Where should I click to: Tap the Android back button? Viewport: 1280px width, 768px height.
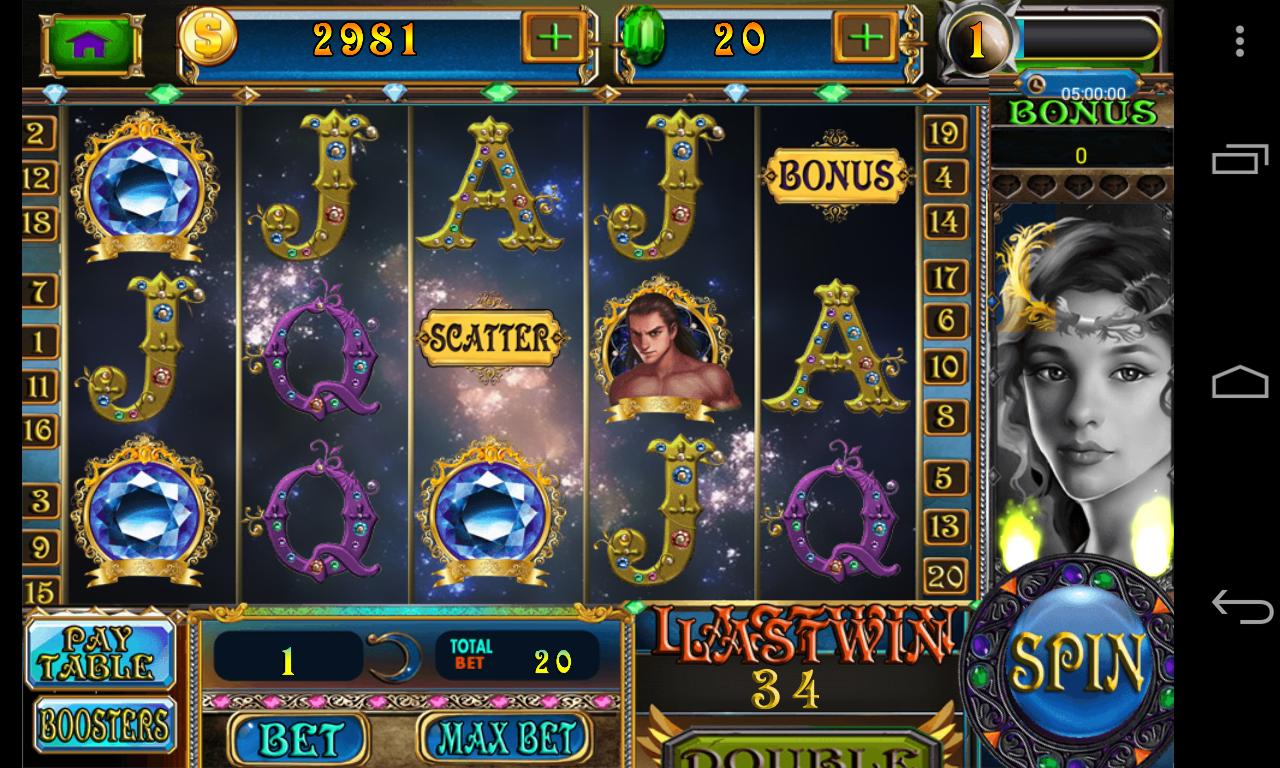click(1244, 608)
